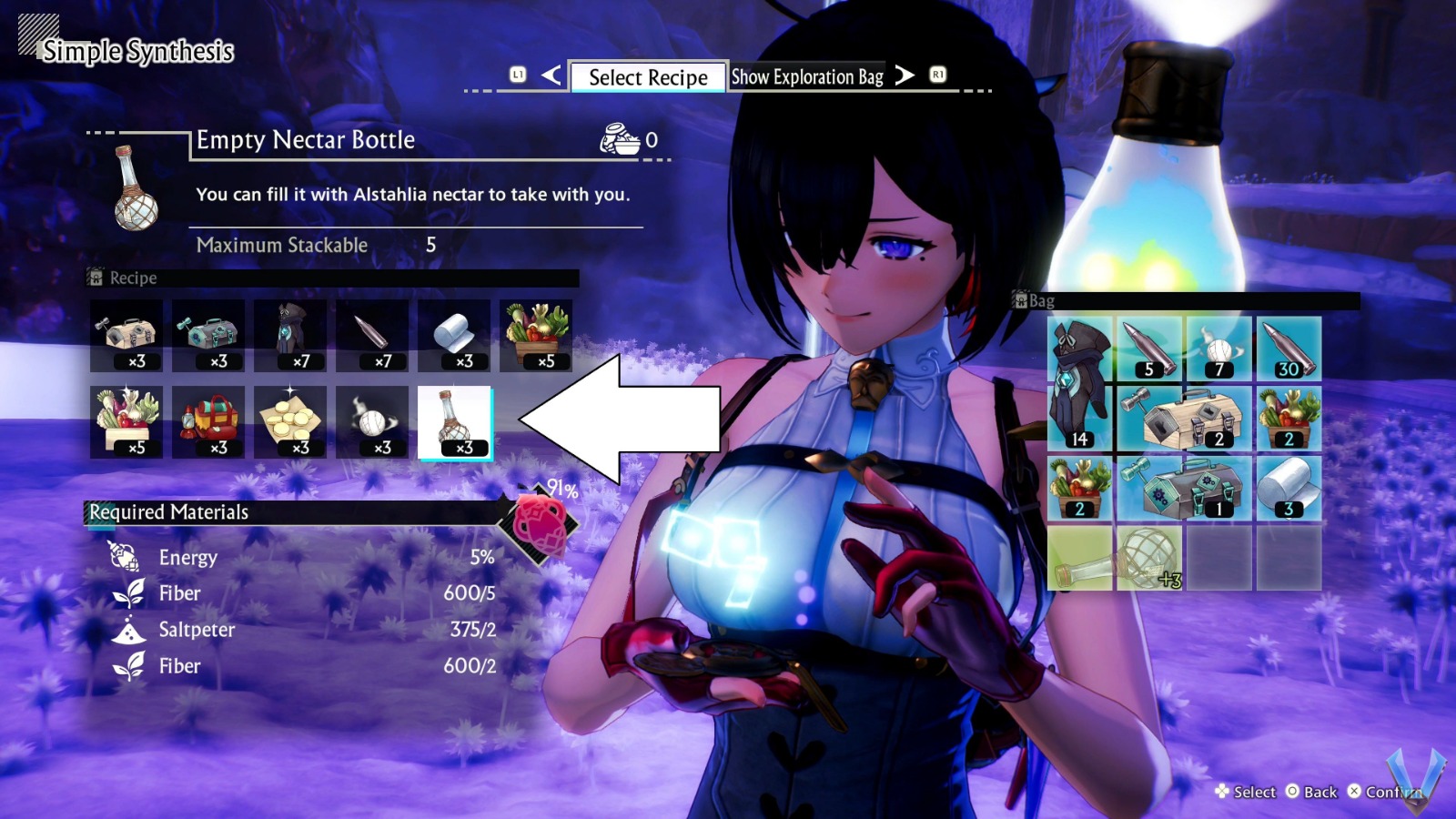Choose the gray toolbox in the Bag
This screenshot has width=1456, height=819.
[1183, 489]
